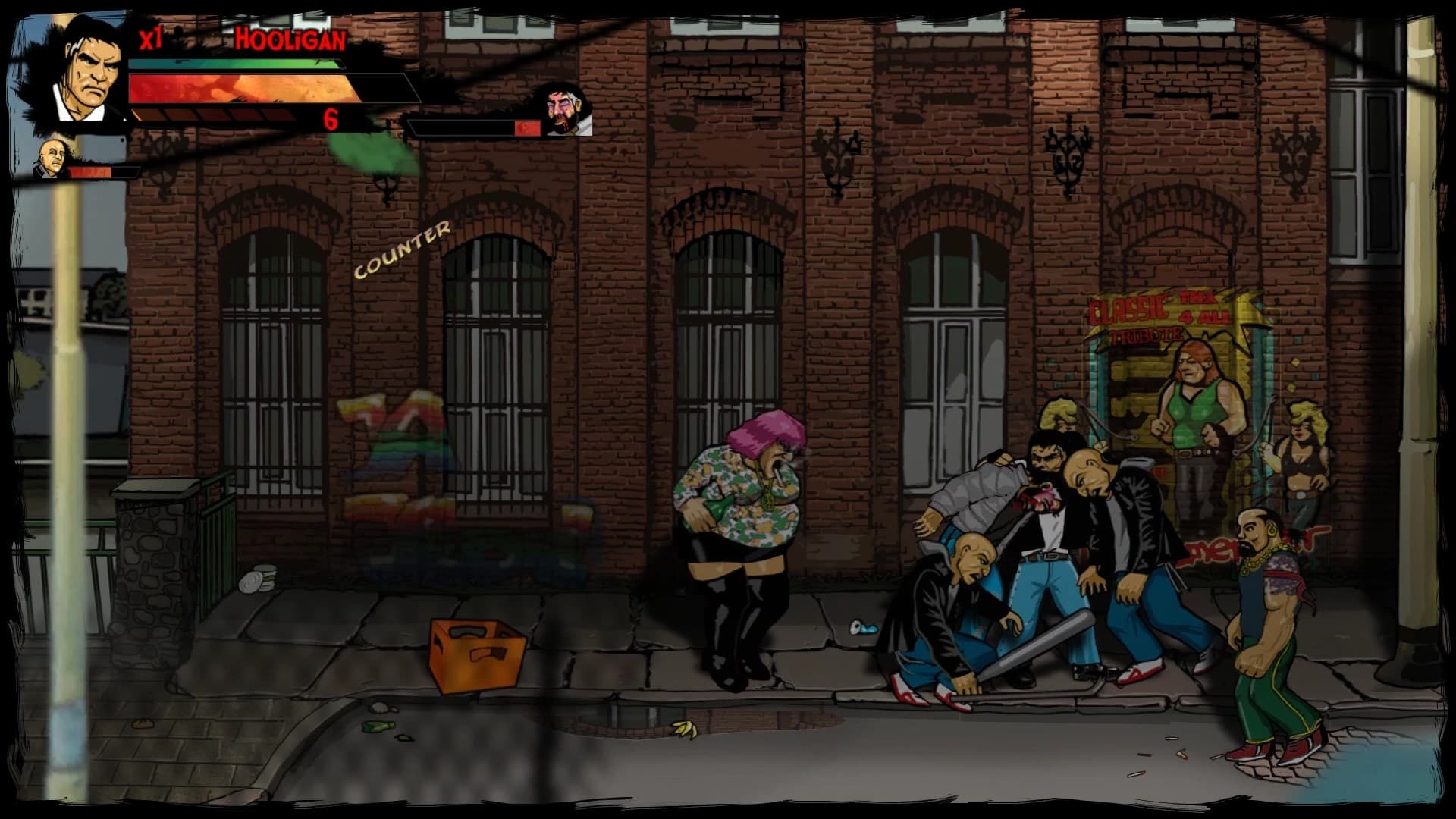Select the player portrait in top-left HUD
Image resolution: width=1456 pixels, height=819 pixels.
[83, 68]
